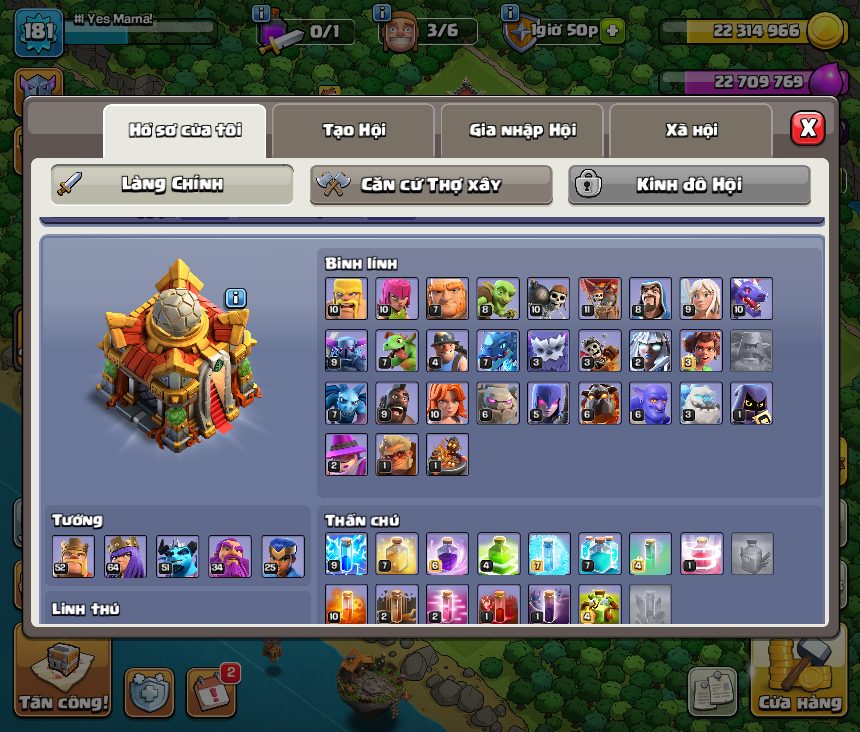
Task: Click the Town Hall info icon
Action: point(235,297)
